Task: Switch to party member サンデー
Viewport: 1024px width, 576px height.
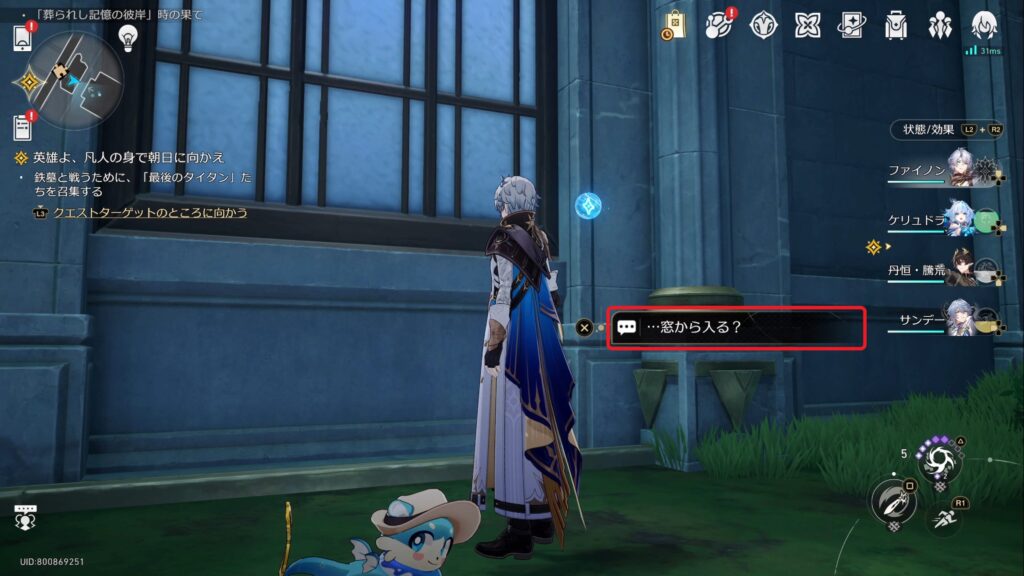Action: [x=960, y=316]
